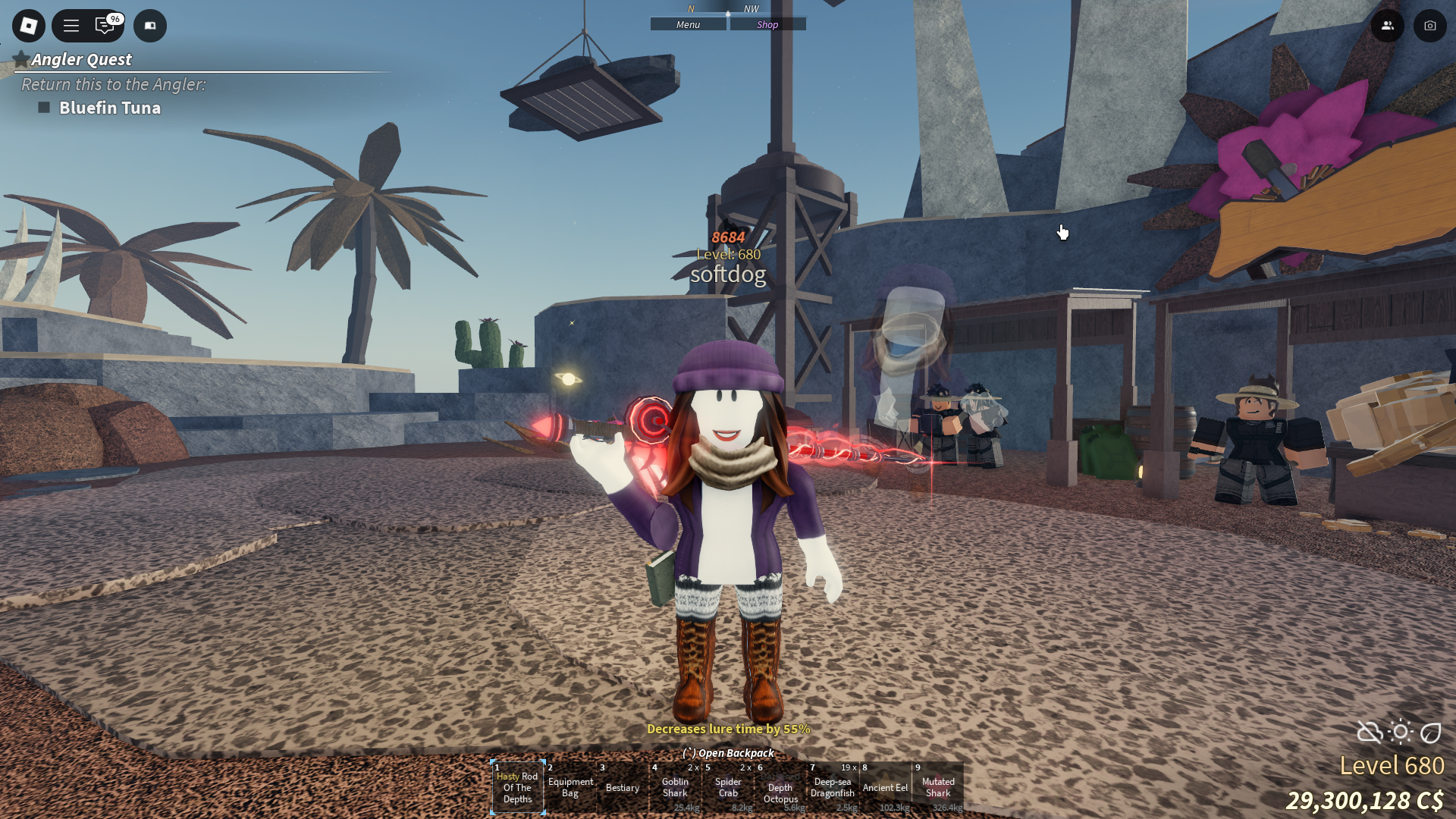Open the Shop button

767,25
